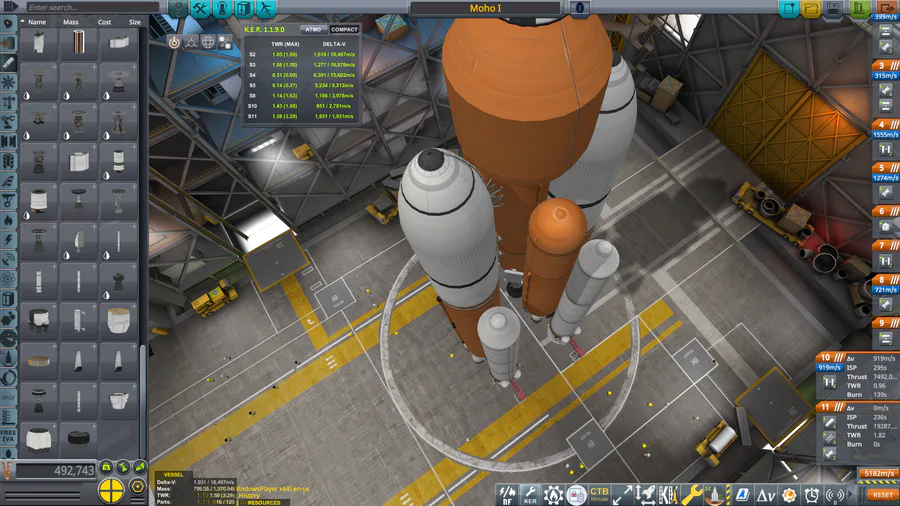The image size is (900, 506).
Task: Toggle K.E.R. COMPACT view
Action: click(x=344, y=30)
